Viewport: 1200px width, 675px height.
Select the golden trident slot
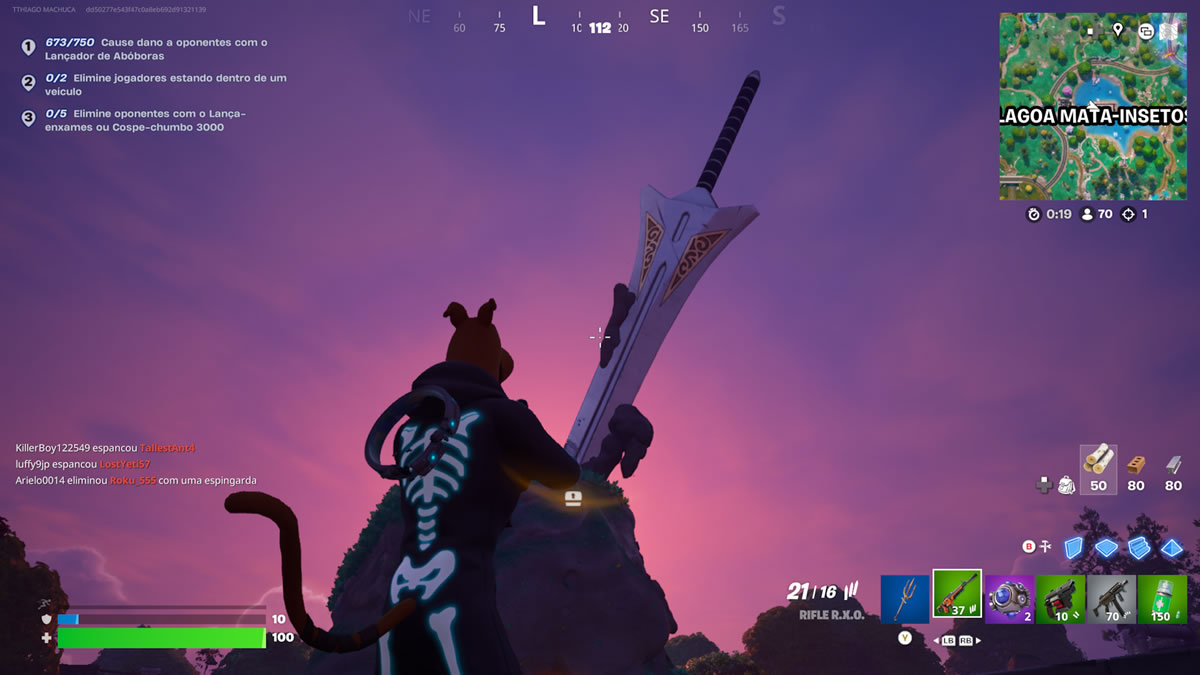(x=905, y=599)
